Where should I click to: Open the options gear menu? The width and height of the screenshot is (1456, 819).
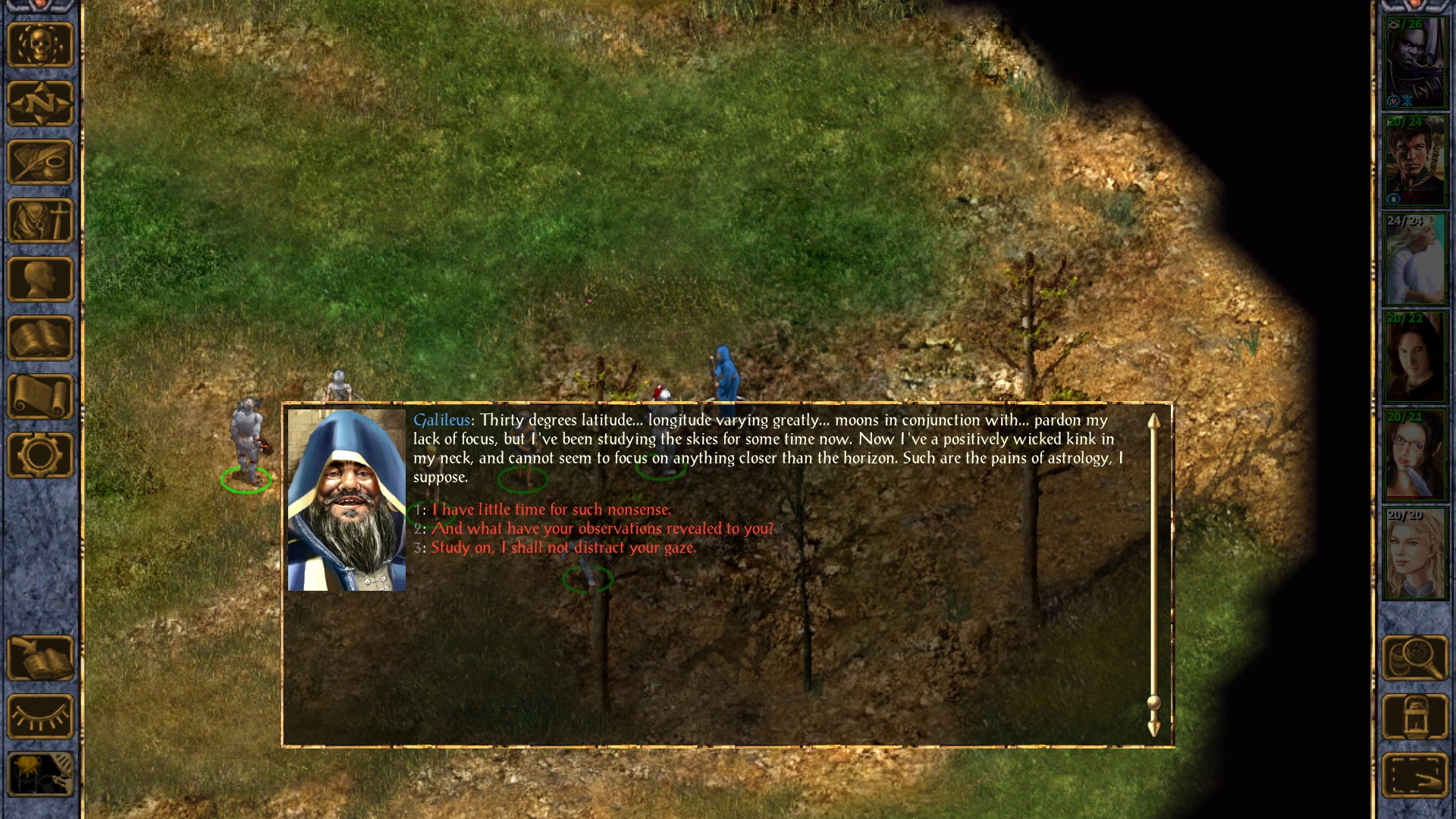point(40,456)
